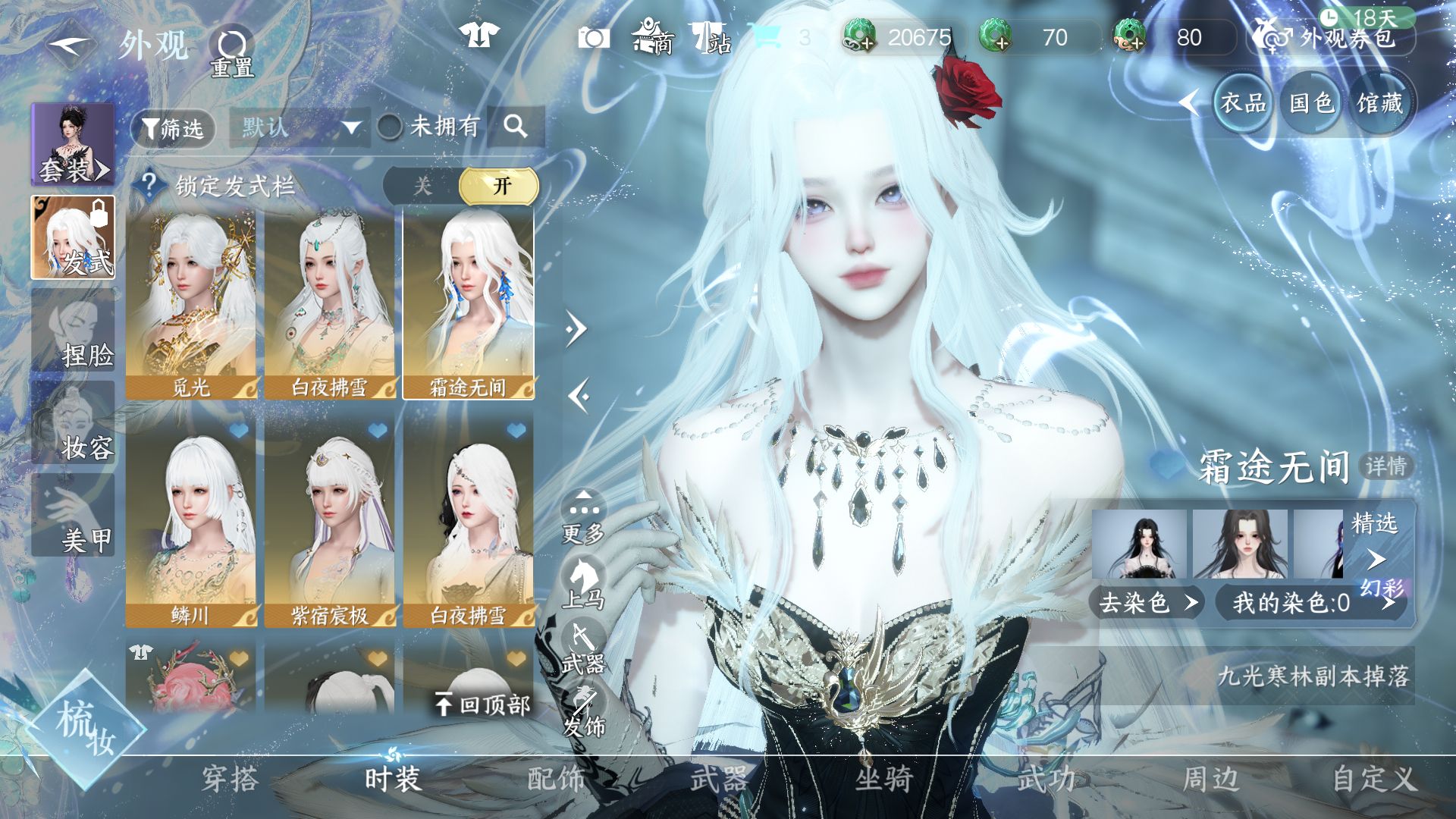
Task: Select the 觅光 hairstyle thumbnail
Action: (191, 305)
